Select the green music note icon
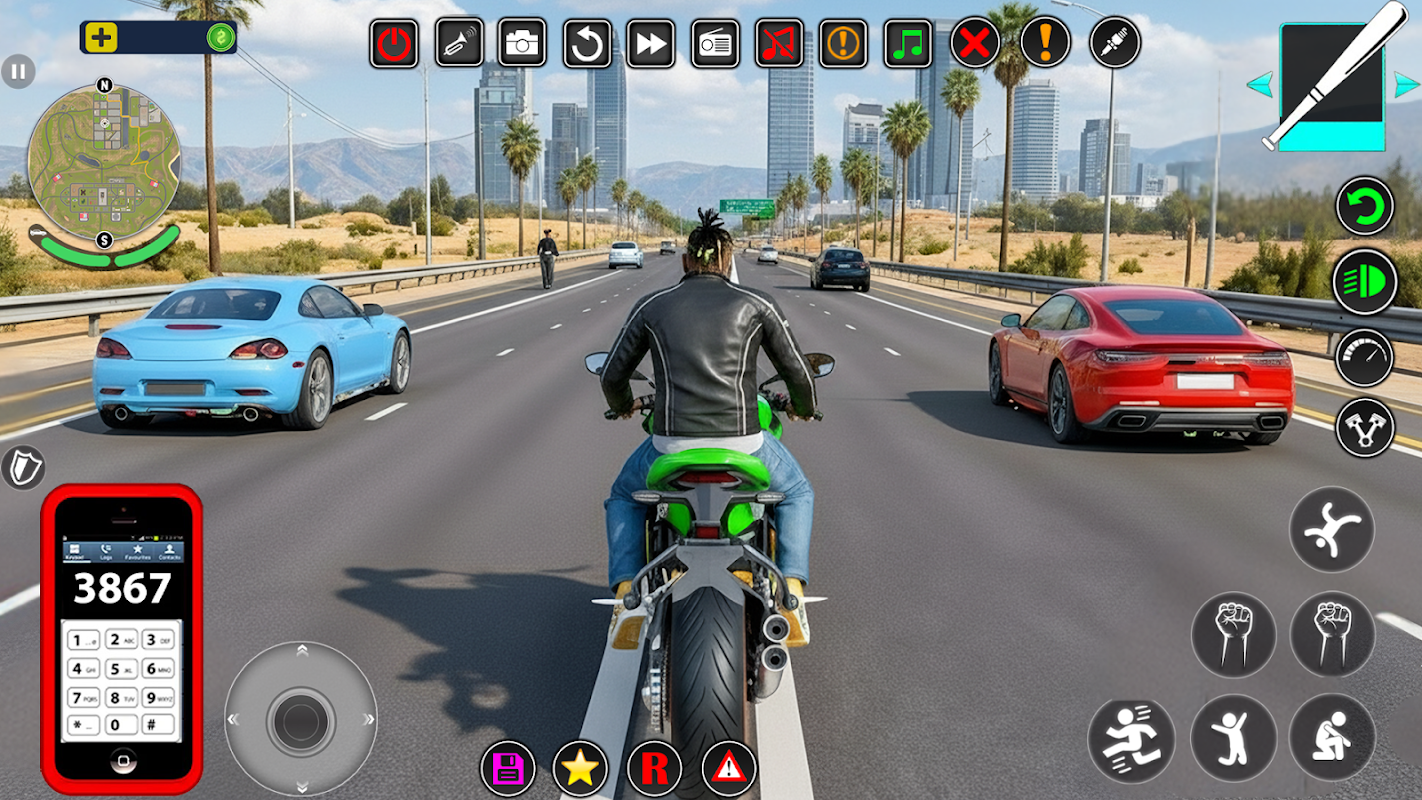1422x800 pixels. click(x=908, y=44)
